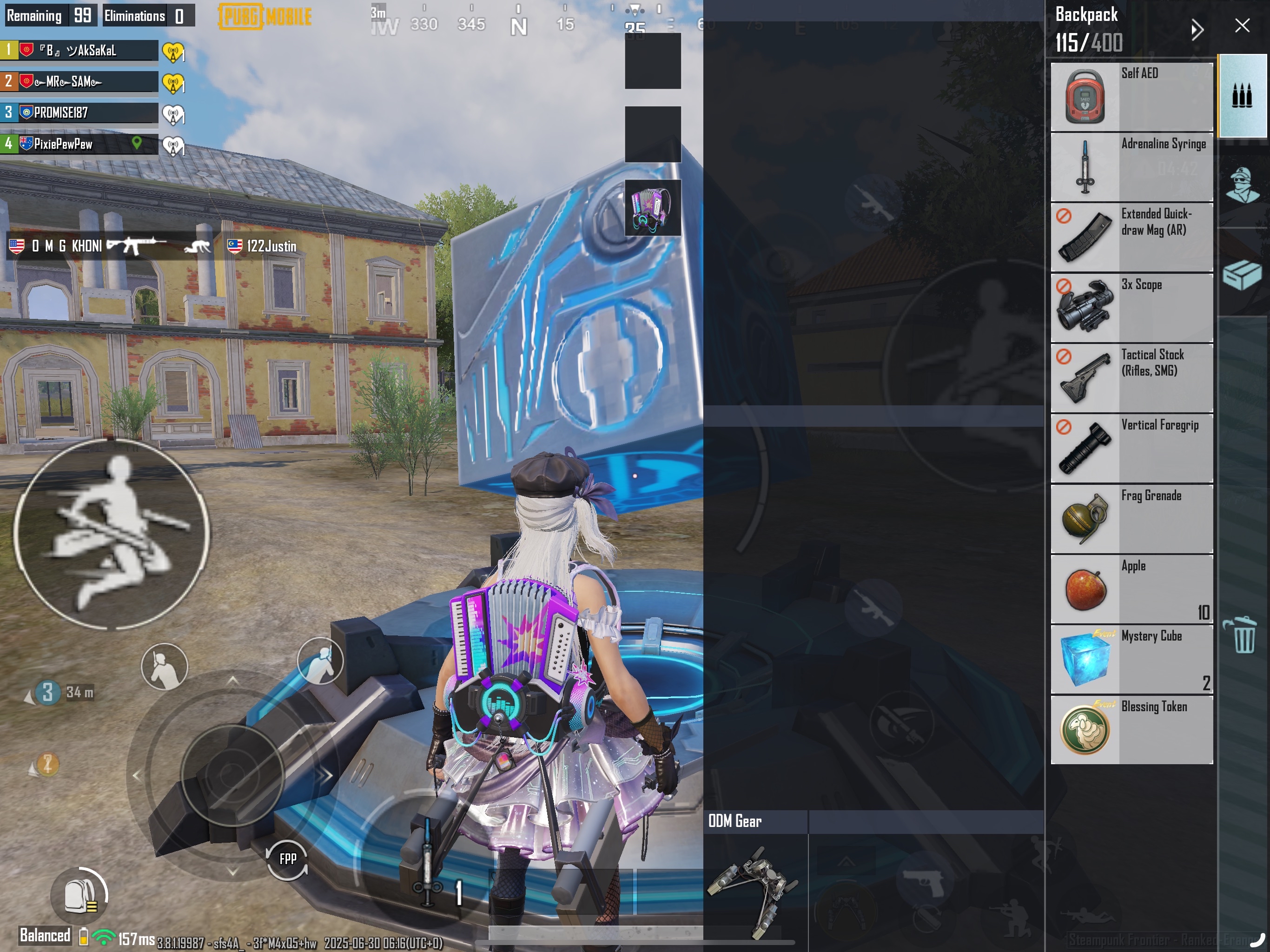Select the Tactical Stock attachment
This screenshot has height=952, width=1270.
pyautogui.click(x=1131, y=378)
